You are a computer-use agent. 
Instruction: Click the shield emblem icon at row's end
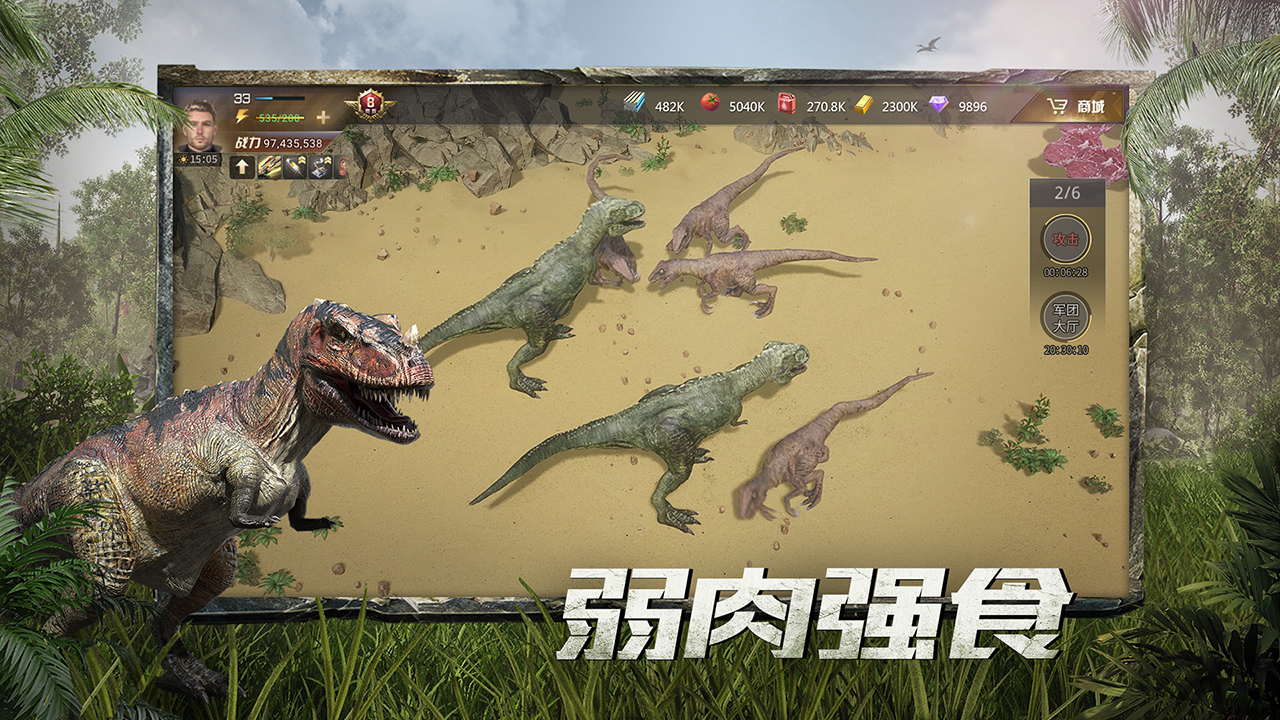[342, 168]
